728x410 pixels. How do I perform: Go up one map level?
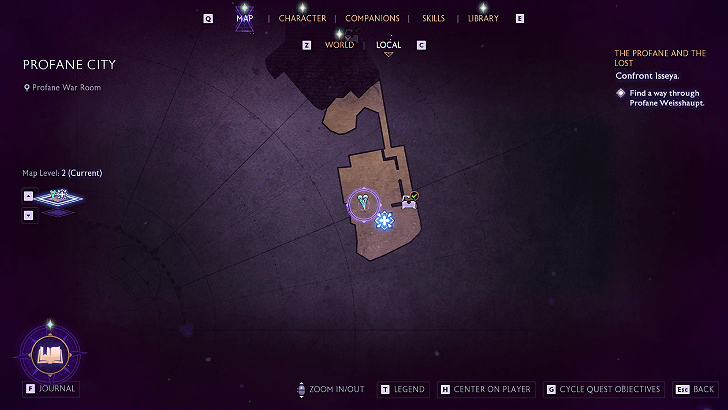tap(28, 196)
